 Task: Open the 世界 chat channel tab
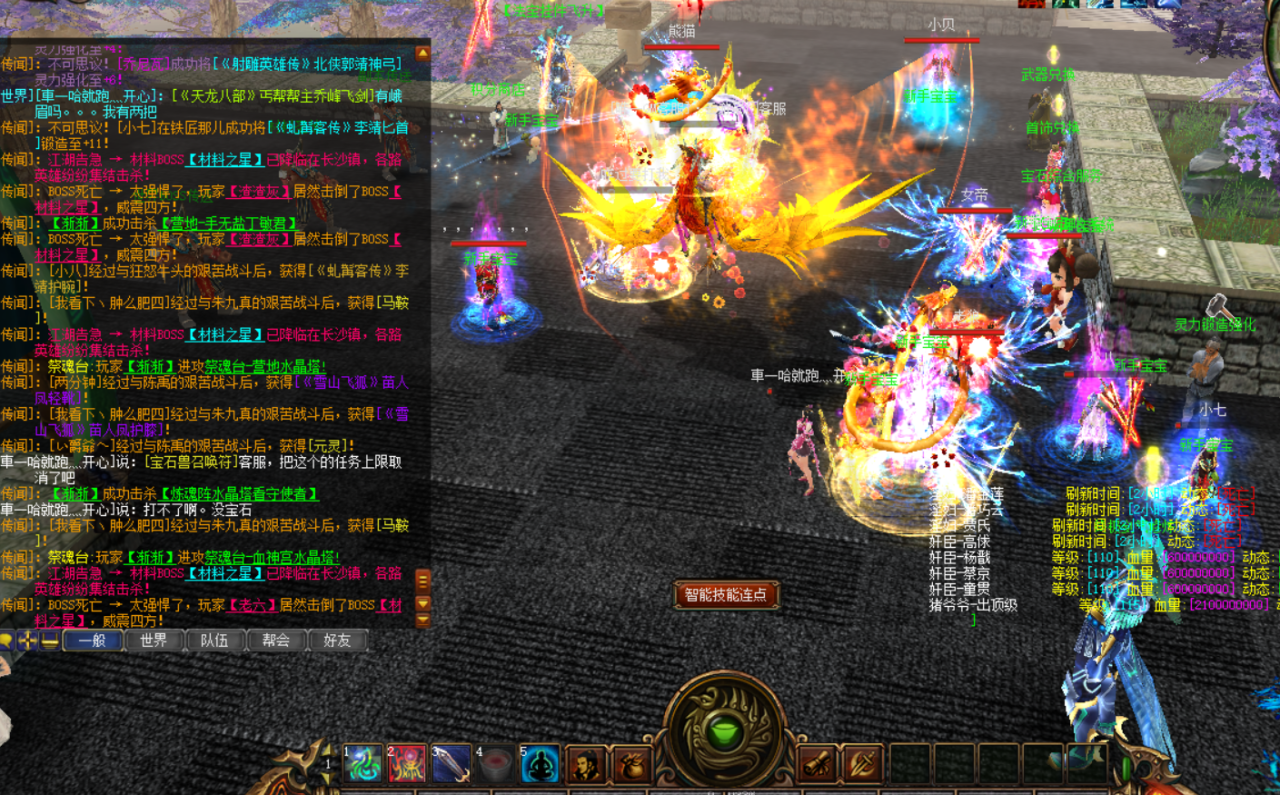153,641
